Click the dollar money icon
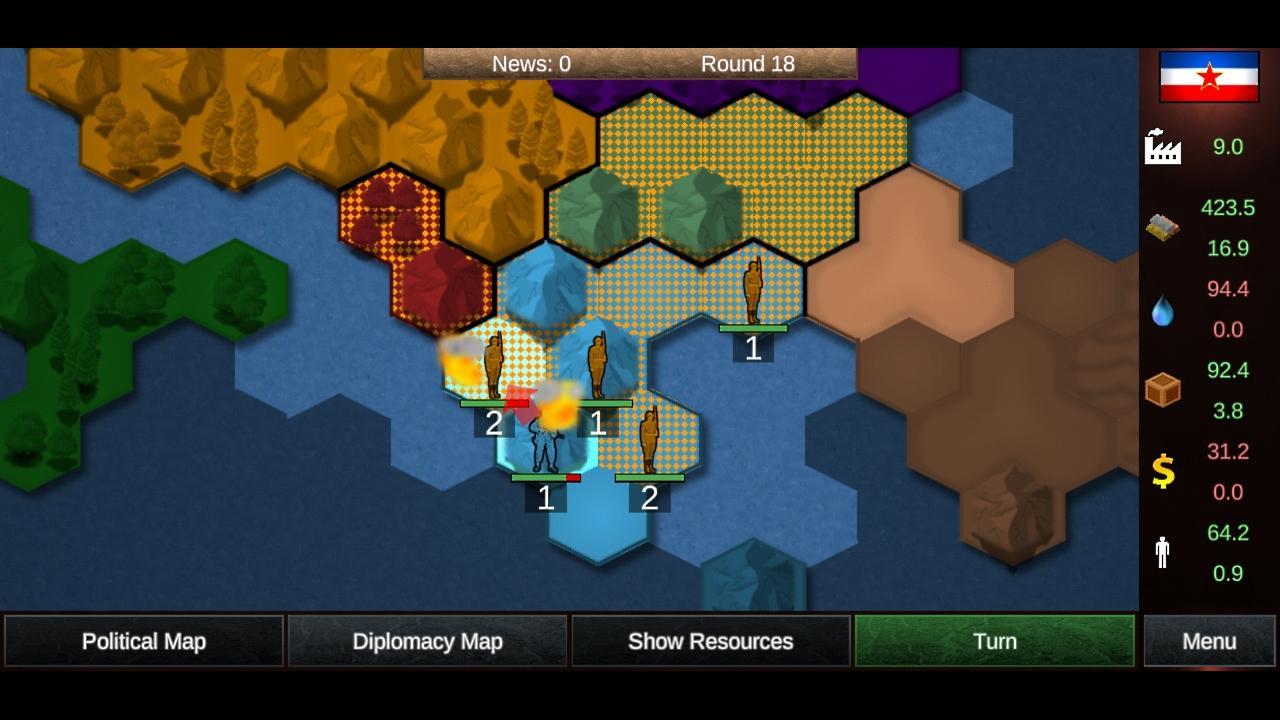Image resolution: width=1280 pixels, height=720 pixels. (1161, 471)
